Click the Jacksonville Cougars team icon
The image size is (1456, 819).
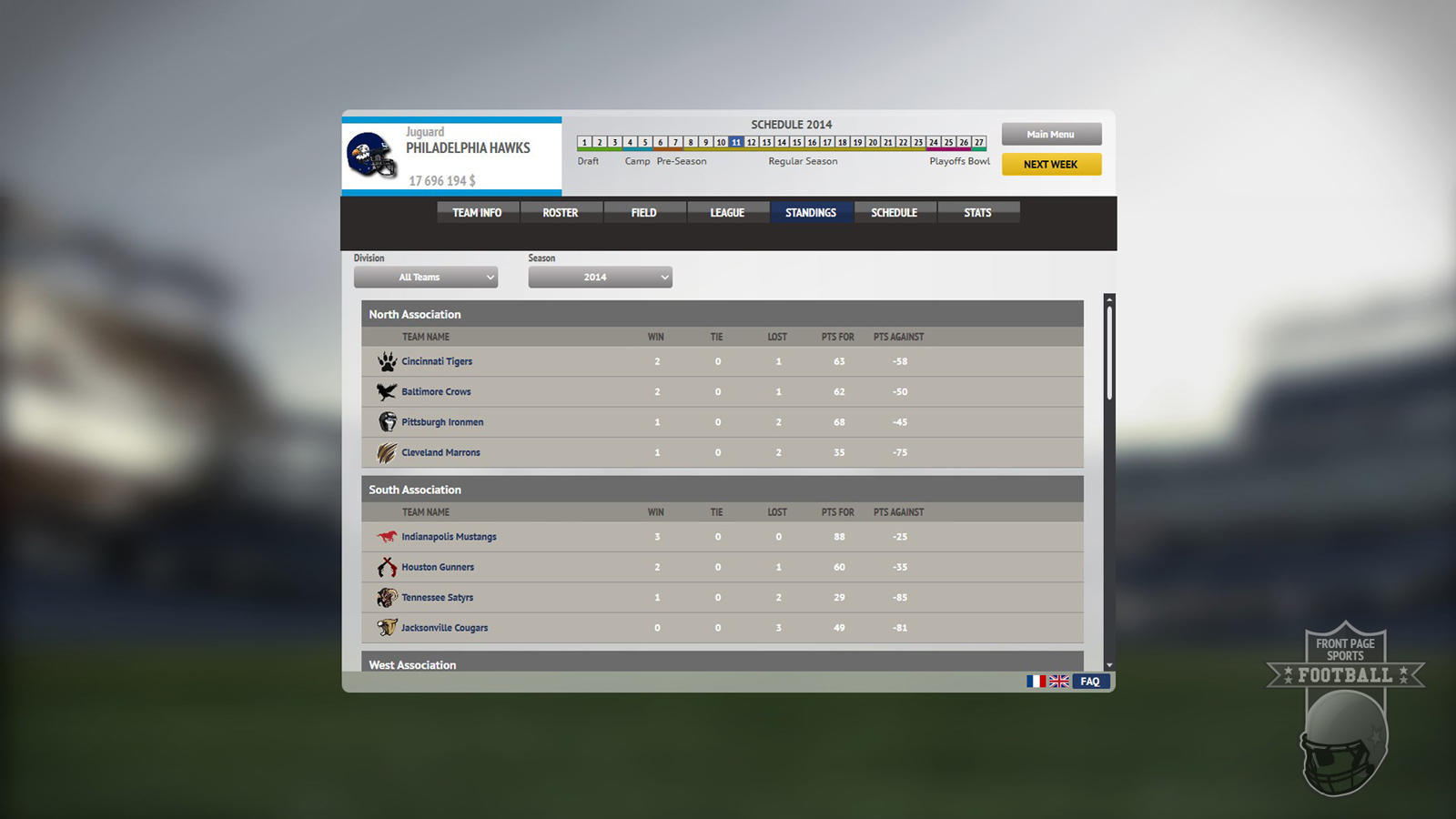(x=387, y=627)
